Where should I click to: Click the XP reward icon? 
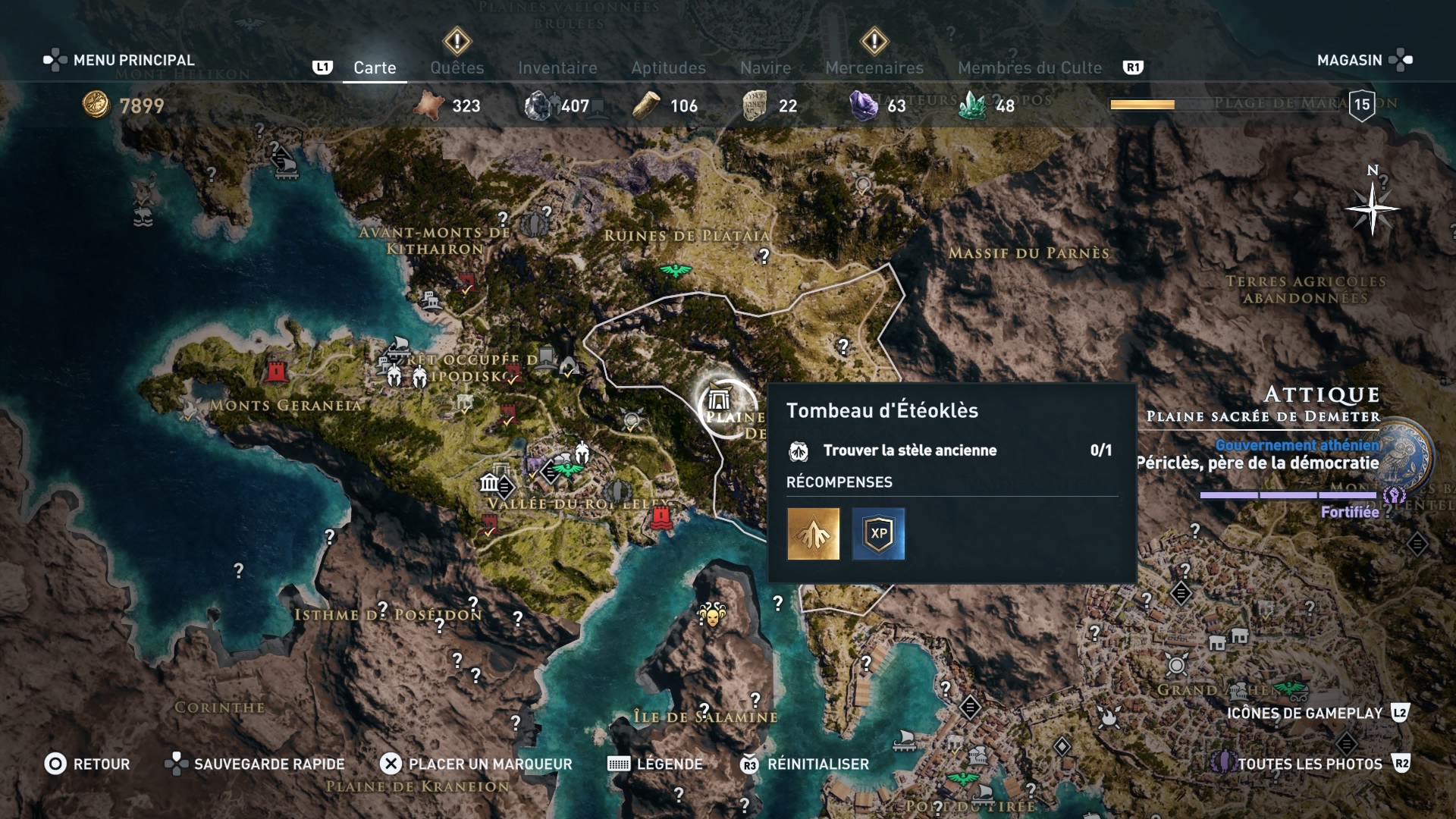[878, 534]
